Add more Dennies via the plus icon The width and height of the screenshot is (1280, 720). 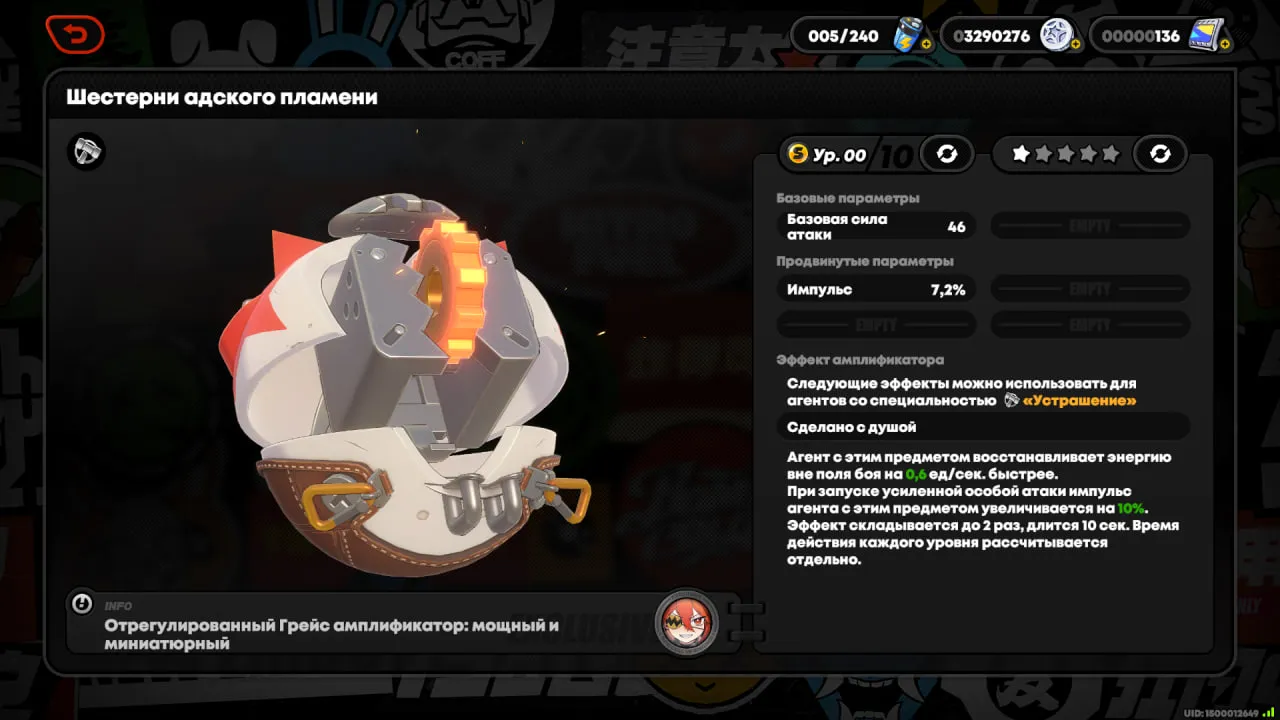1075,45
